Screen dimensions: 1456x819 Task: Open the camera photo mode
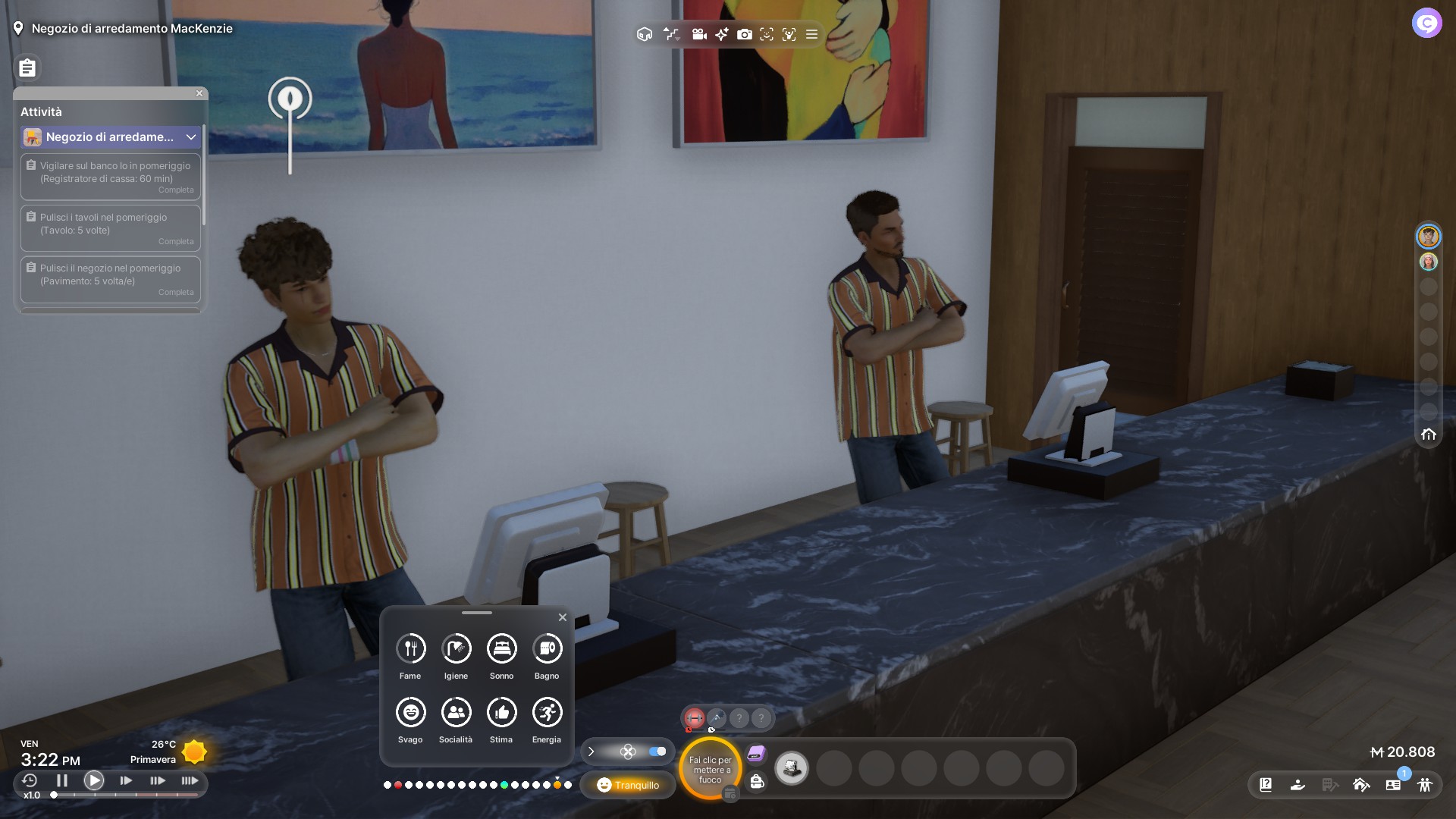[x=745, y=34]
